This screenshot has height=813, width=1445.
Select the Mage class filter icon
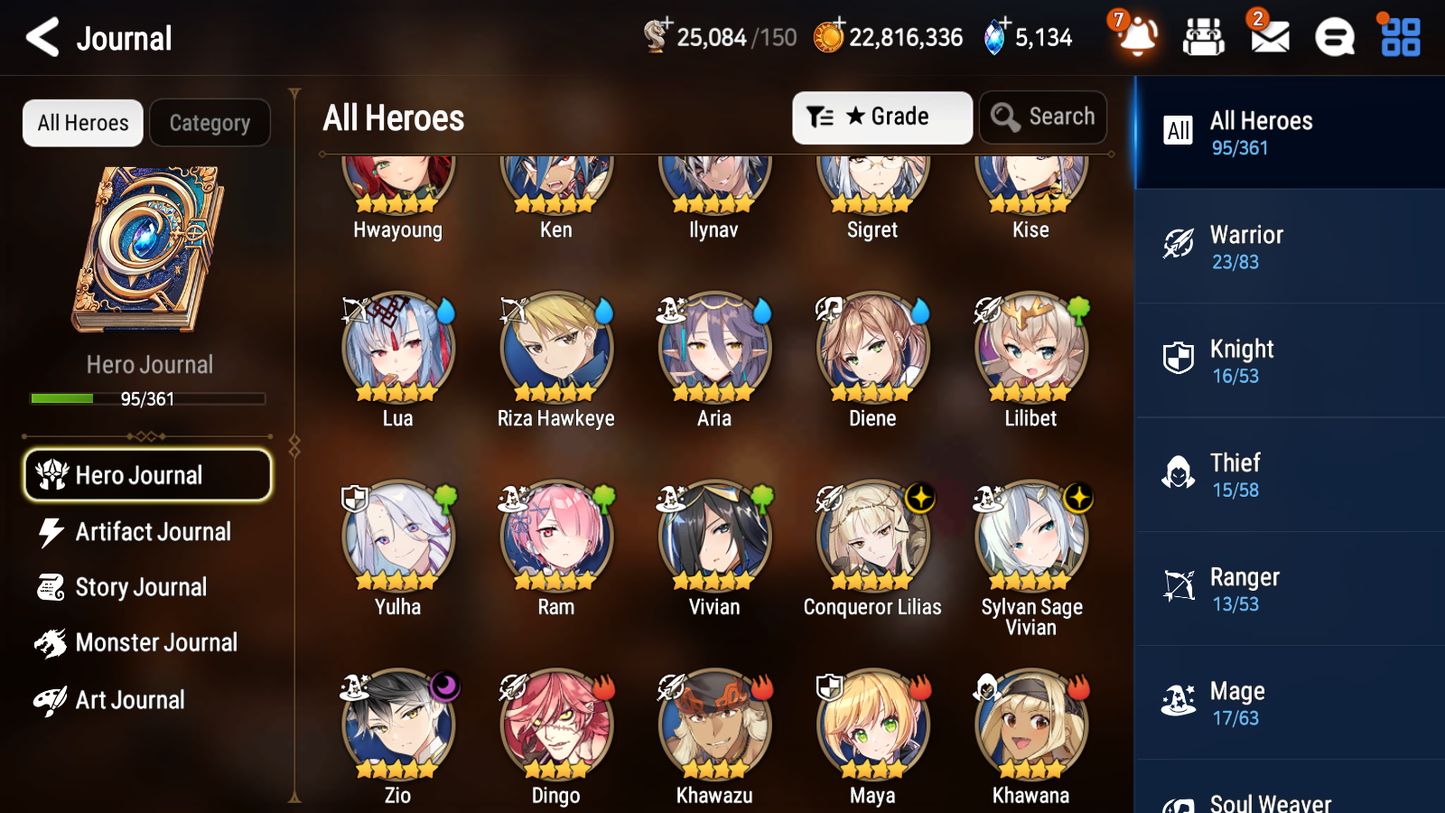(1178, 702)
